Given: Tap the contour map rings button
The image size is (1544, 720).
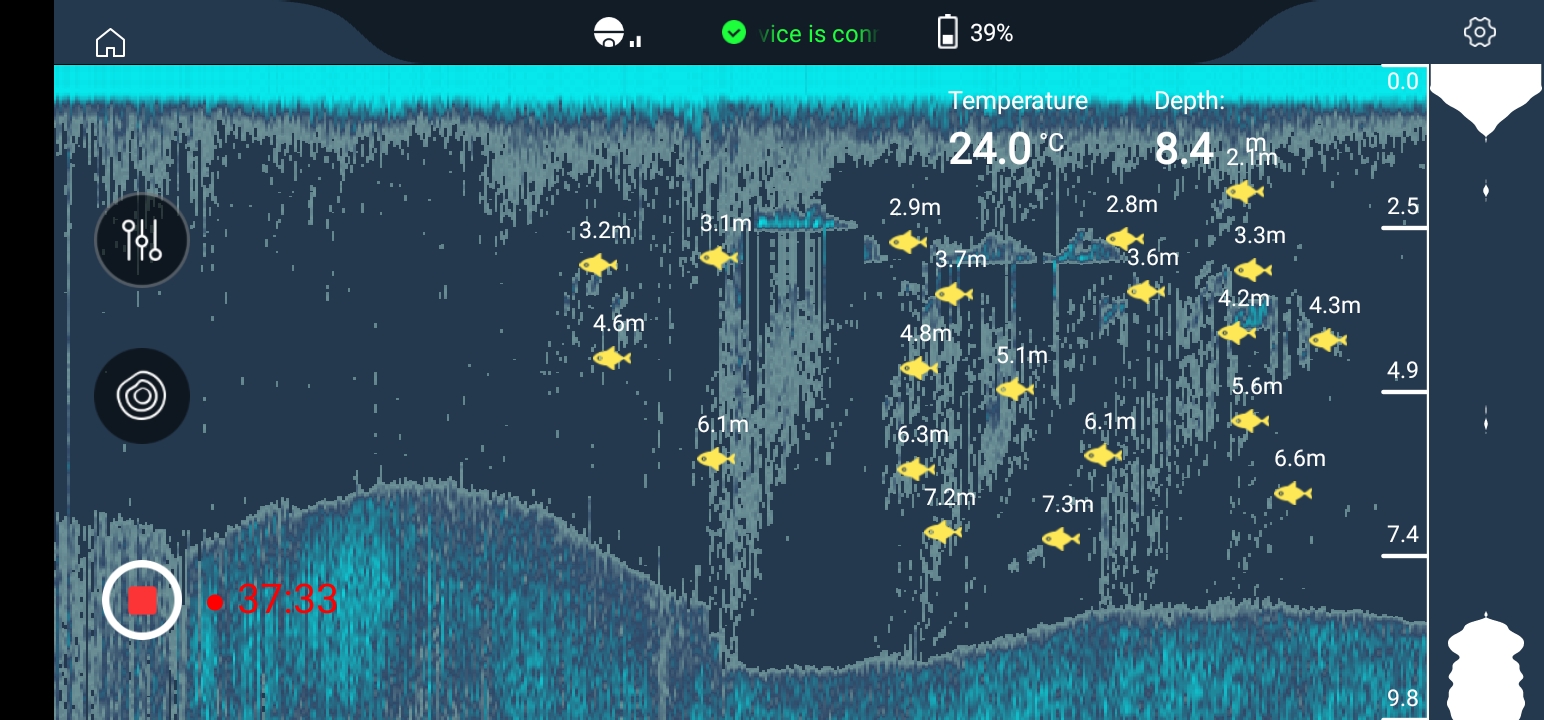Looking at the screenshot, I should [x=142, y=395].
